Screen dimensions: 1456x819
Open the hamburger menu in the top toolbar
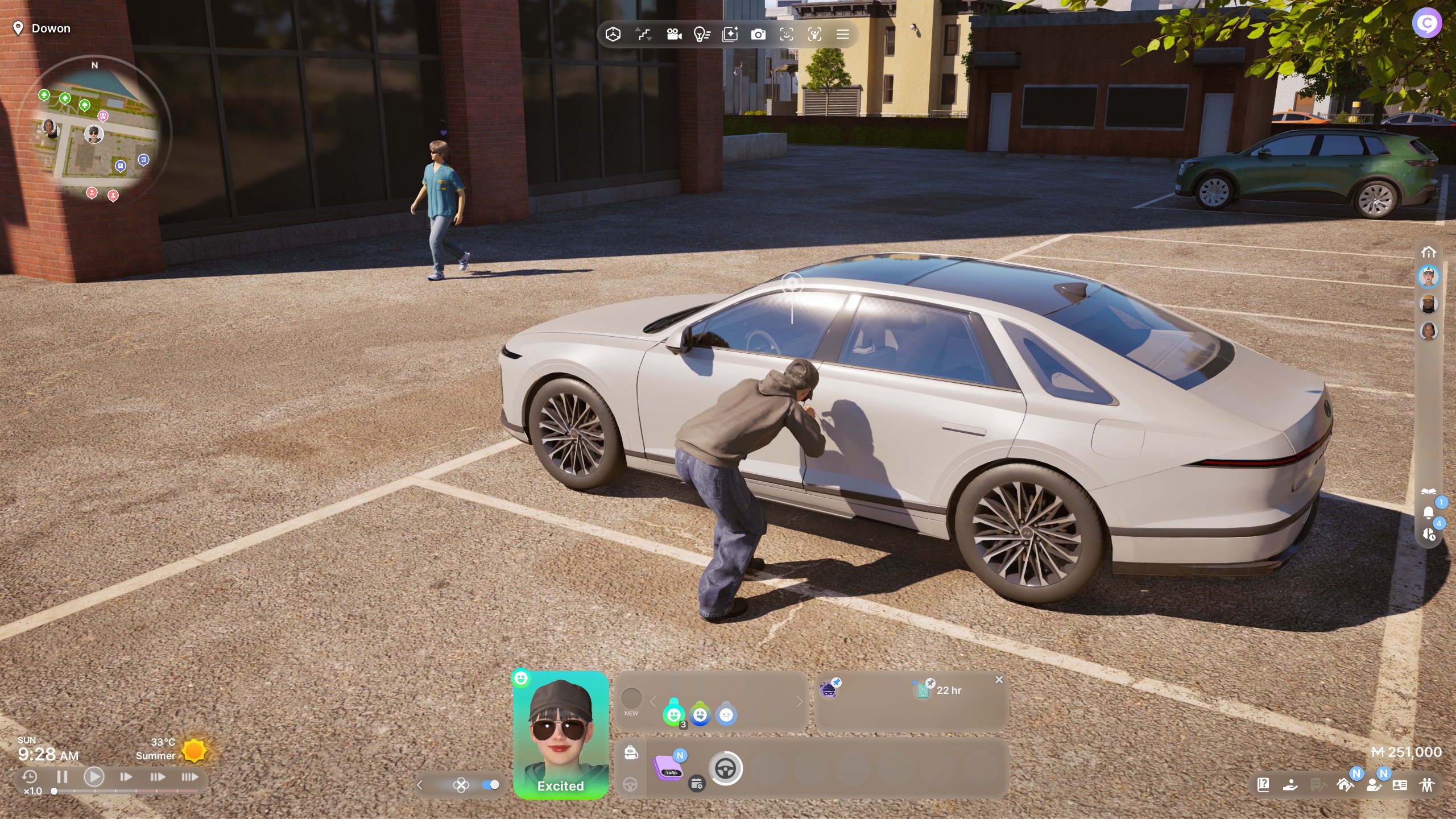click(843, 34)
